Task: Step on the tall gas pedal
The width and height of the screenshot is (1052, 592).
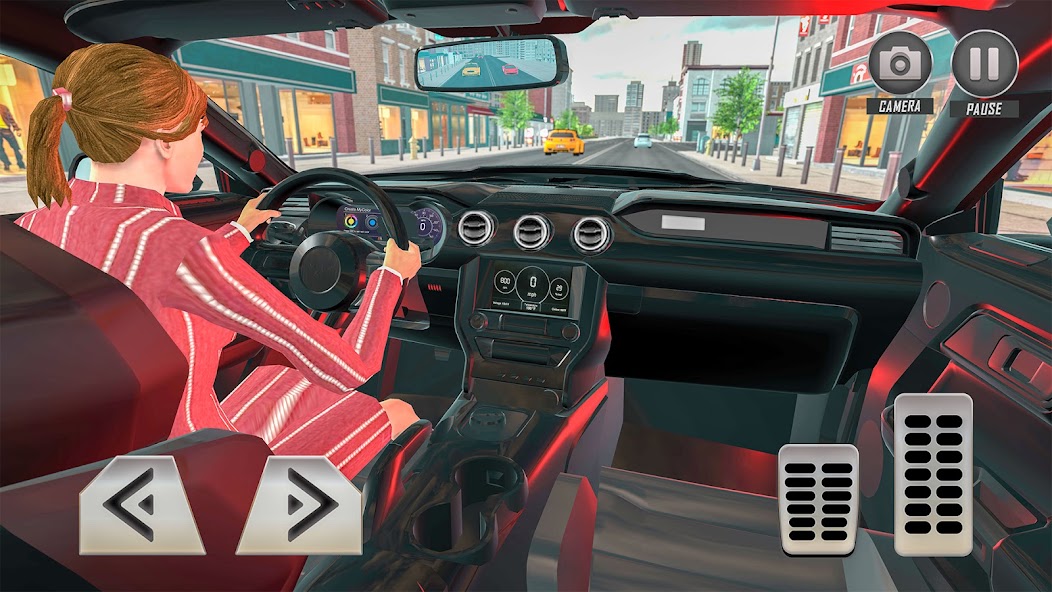Action: [933, 474]
